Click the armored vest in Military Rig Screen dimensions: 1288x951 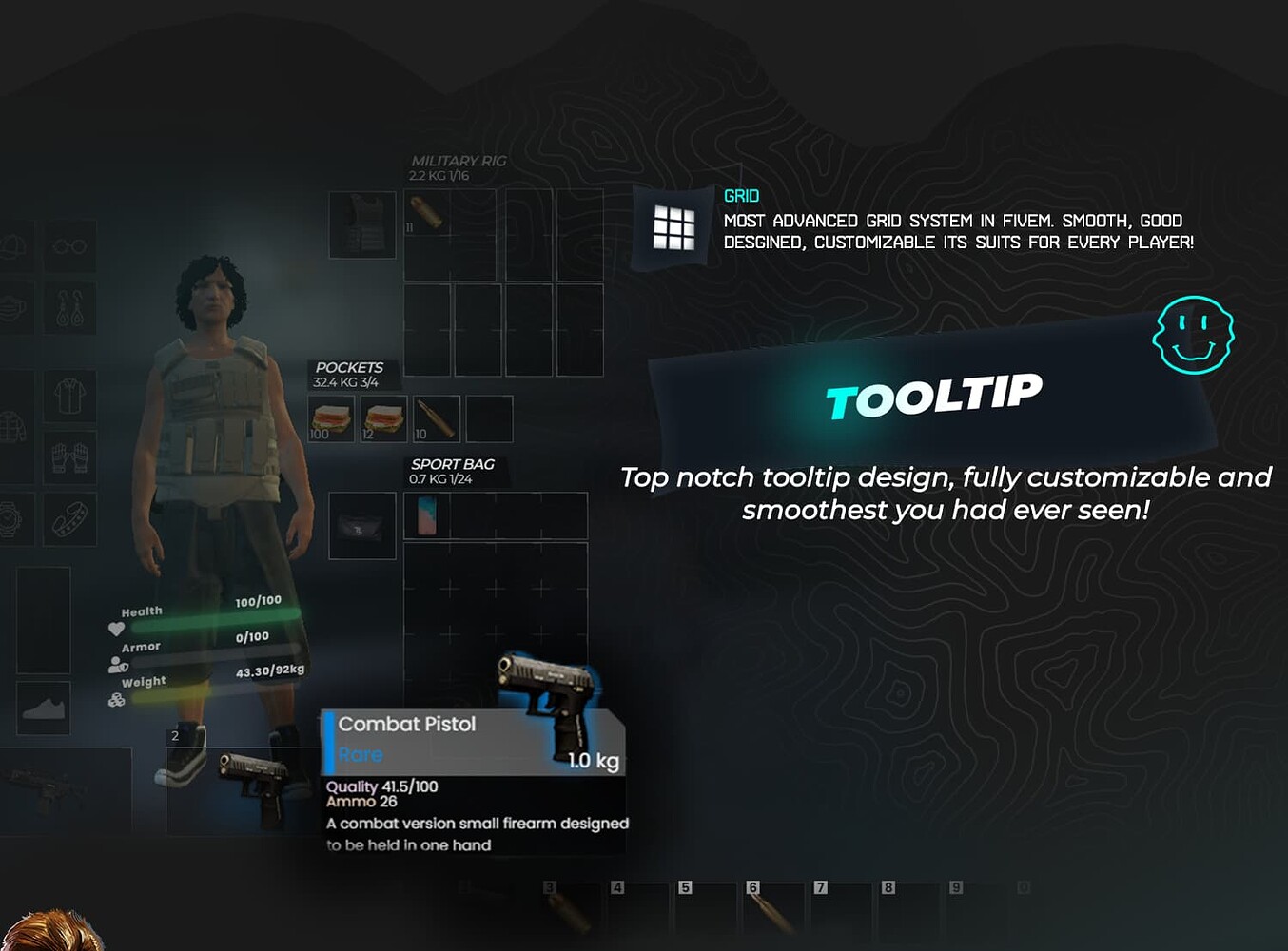tap(363, 226)
